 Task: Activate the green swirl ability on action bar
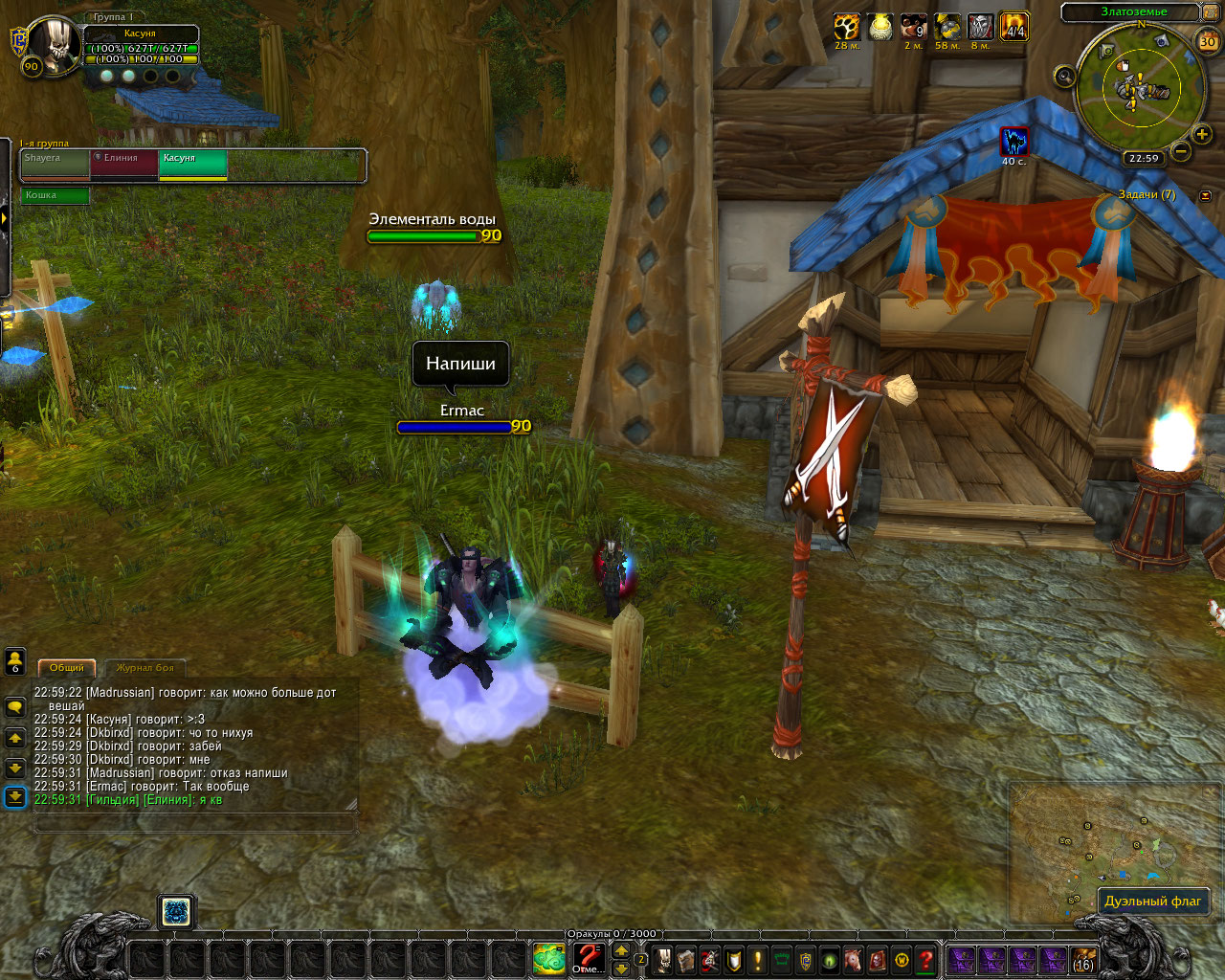549,958
